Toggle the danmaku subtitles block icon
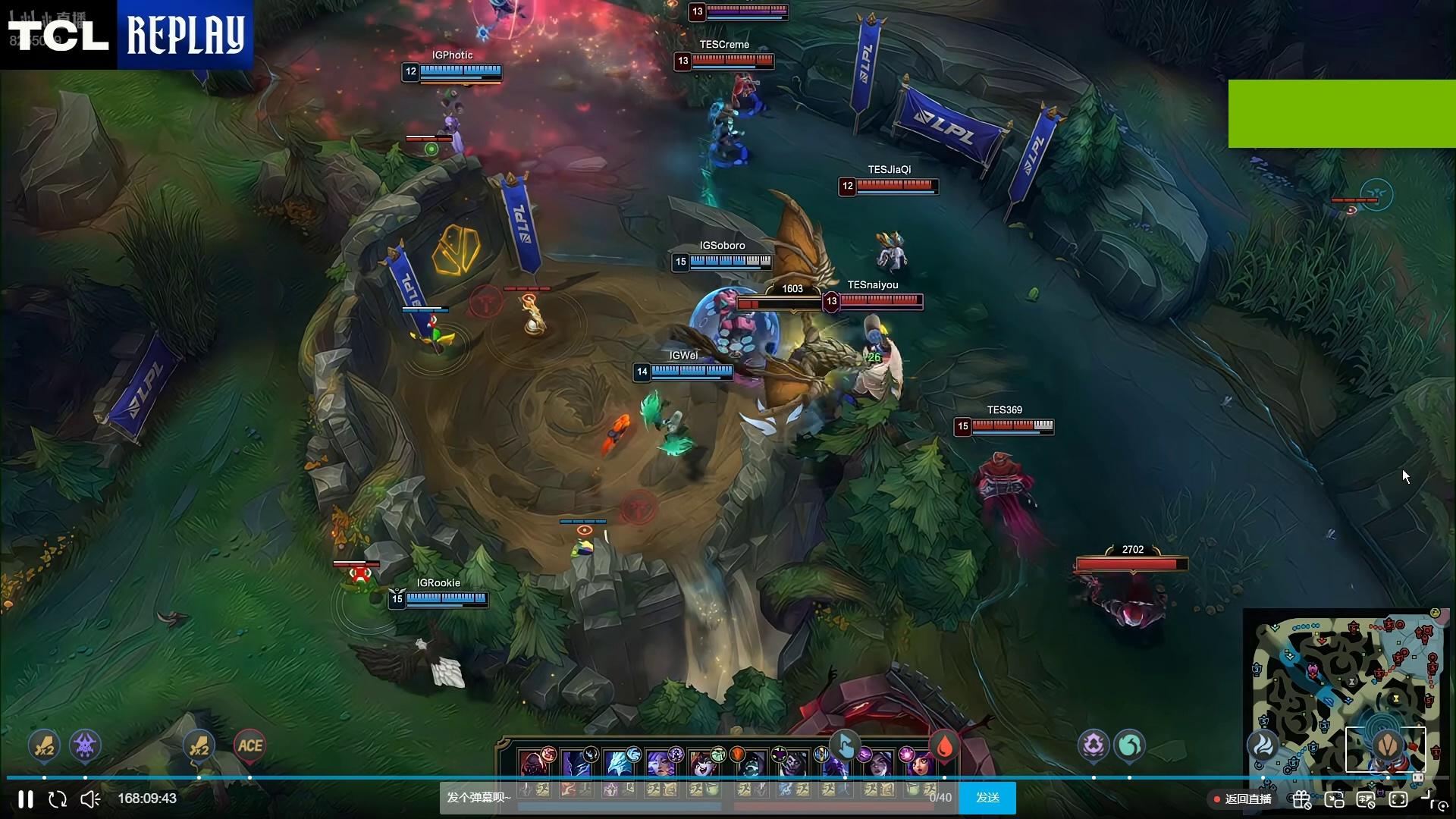Image resolution: width=1456 pixels, height=819 pixels. pyautogui.click(x=1366, y=799)
